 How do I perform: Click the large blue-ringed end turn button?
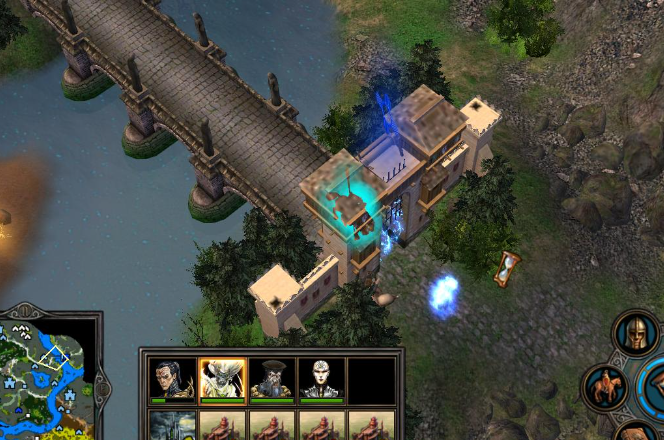pos(655,385)
